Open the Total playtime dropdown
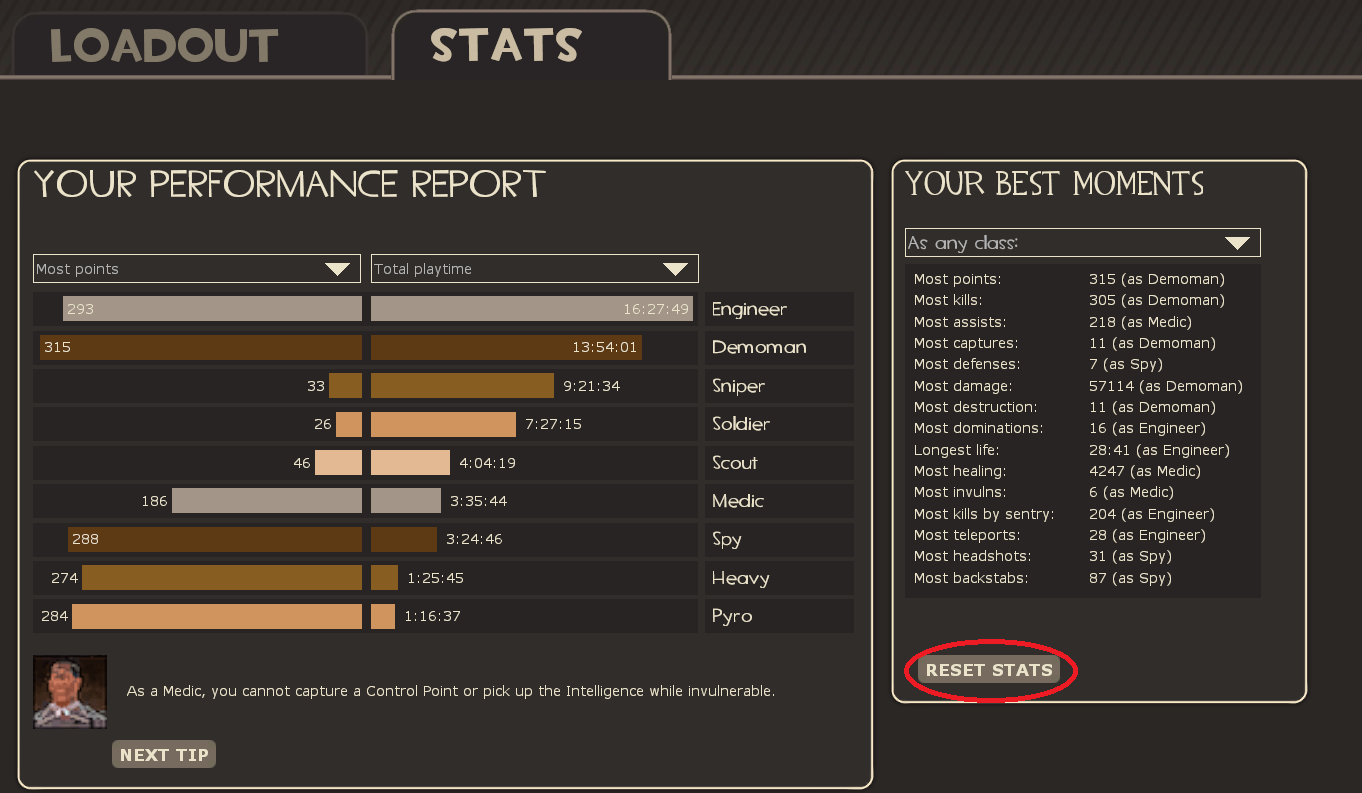 tap(533, 268)
